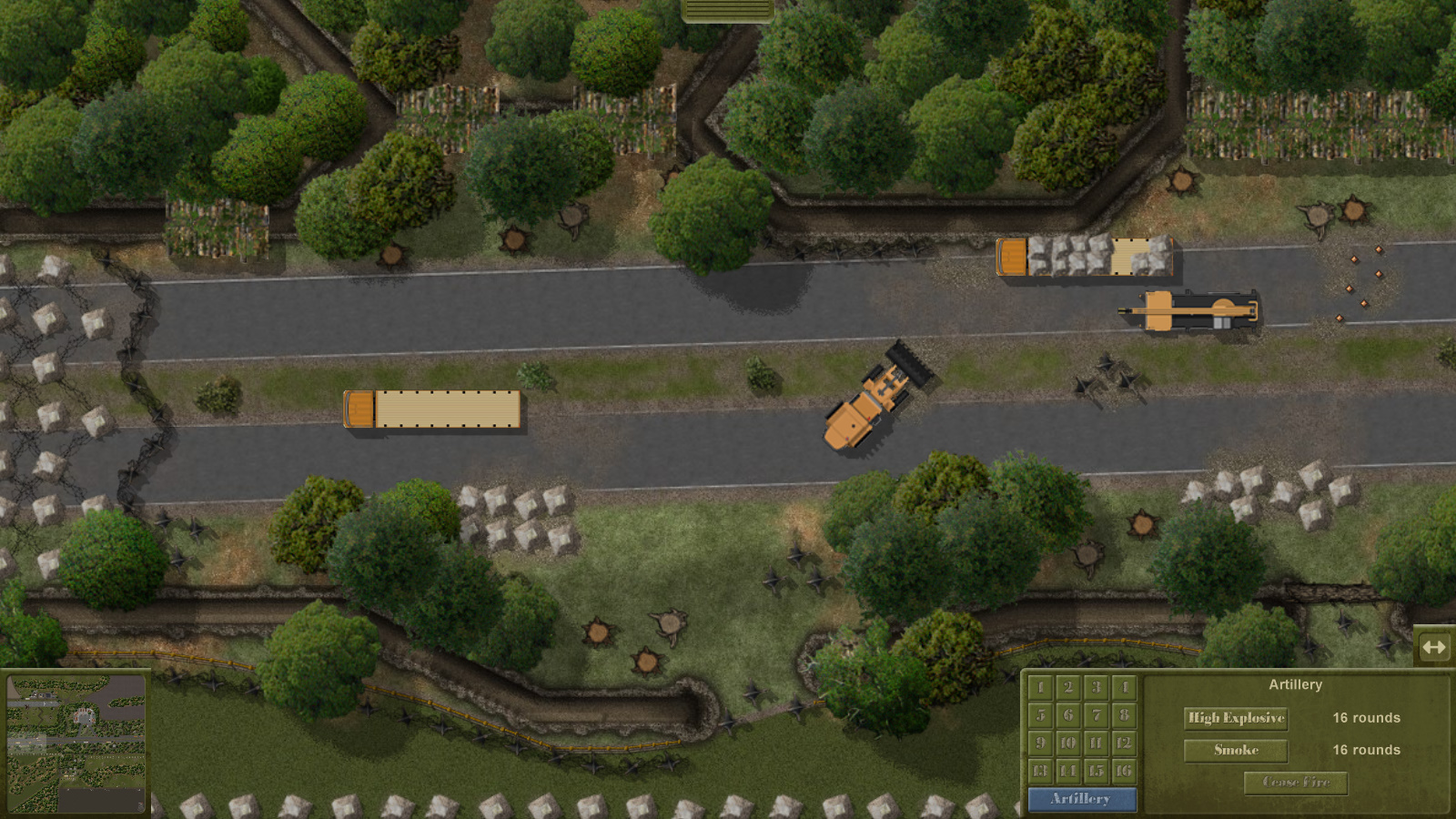
Task: Open the Artillery tab
Action: [x=1082, y=800]
